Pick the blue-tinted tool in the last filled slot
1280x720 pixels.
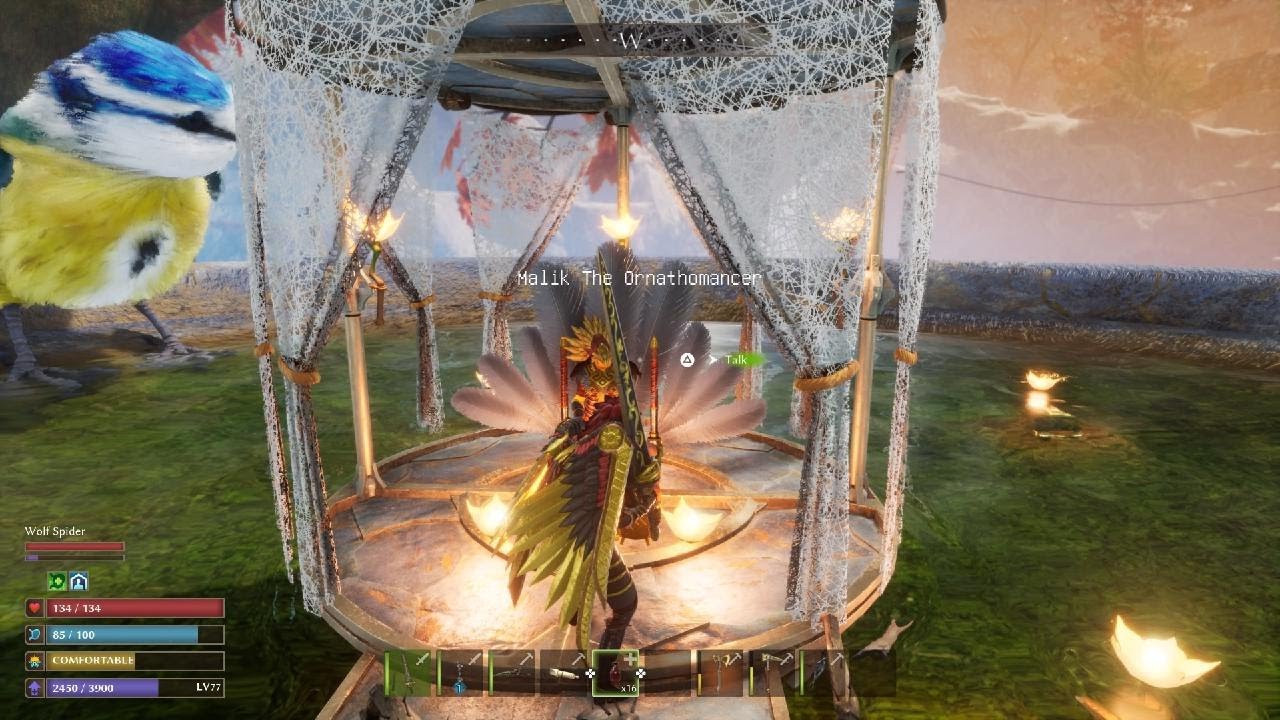tap(823, 672)
